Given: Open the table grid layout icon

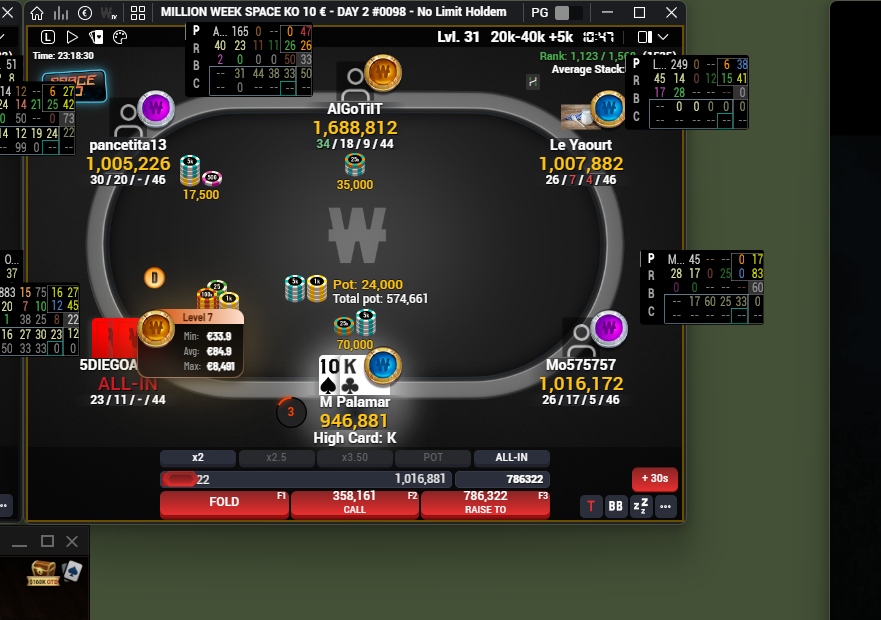Looking at the screenshot, I should coord(138,13).
